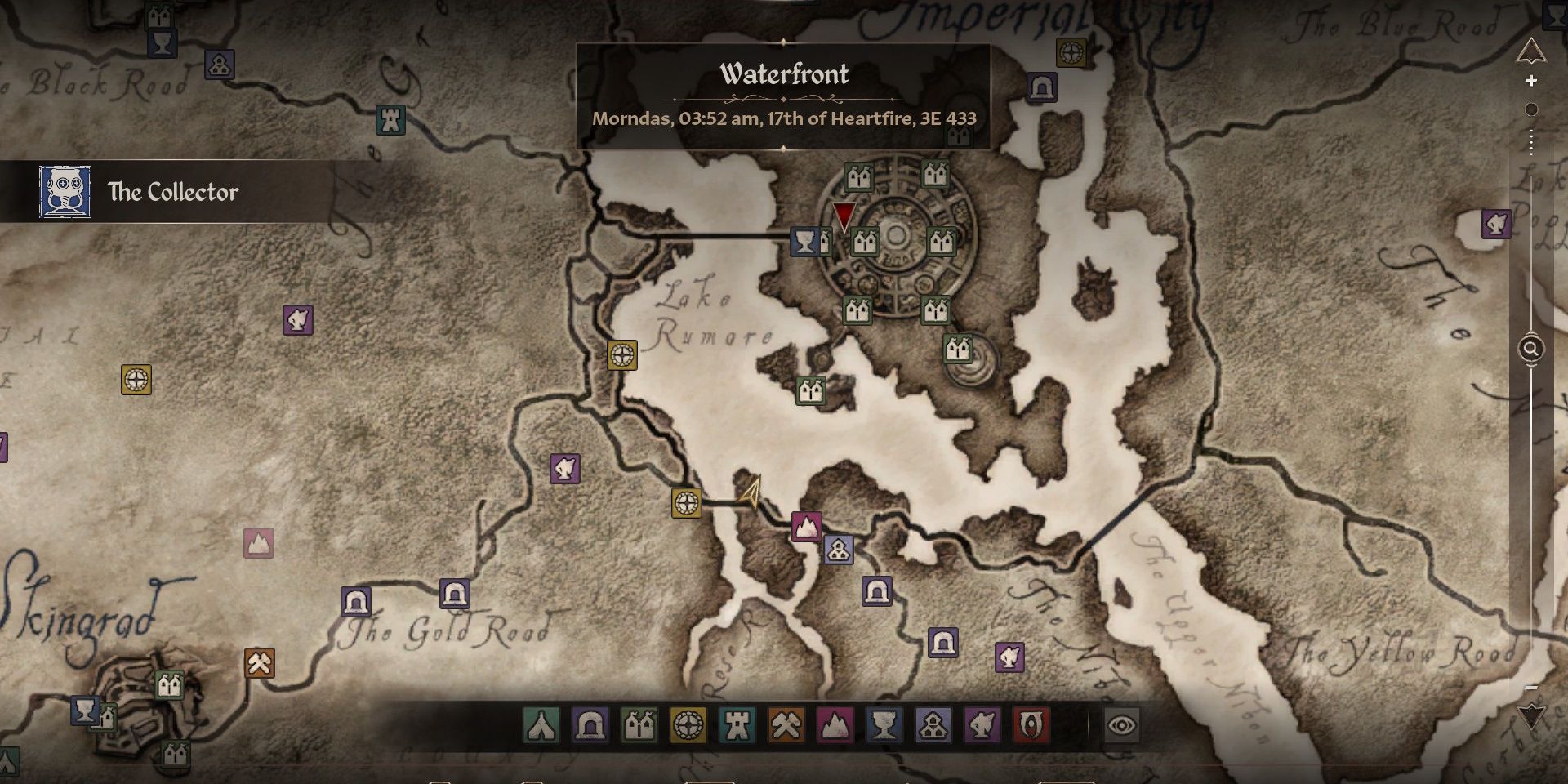The height and width of the screenshot is (784, 1568).
Task: Toggle the city houses map filter
Action: point(639,725)
